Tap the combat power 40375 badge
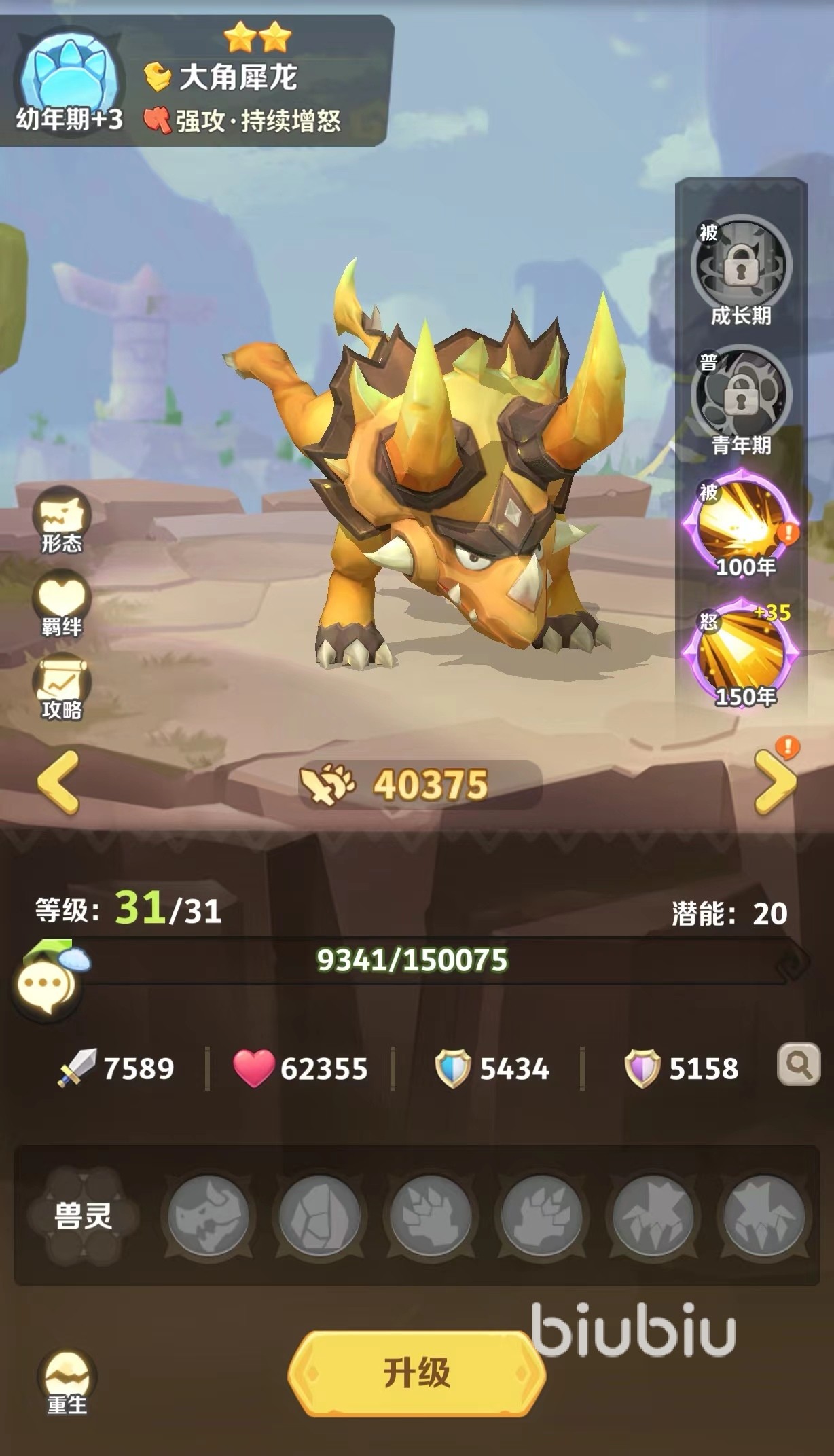The height and width of the screenshot is (1456, 834). 420,784
